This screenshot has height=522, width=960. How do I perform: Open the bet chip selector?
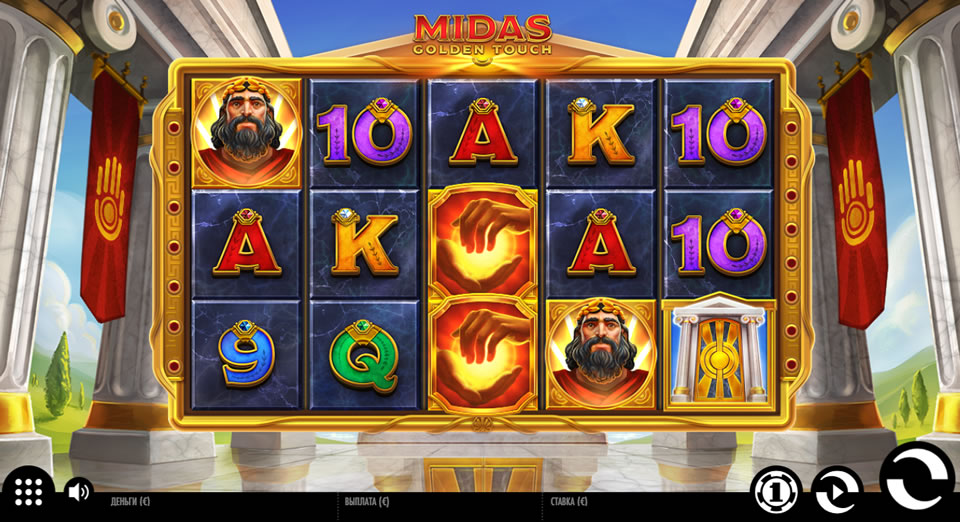[776, 492]
